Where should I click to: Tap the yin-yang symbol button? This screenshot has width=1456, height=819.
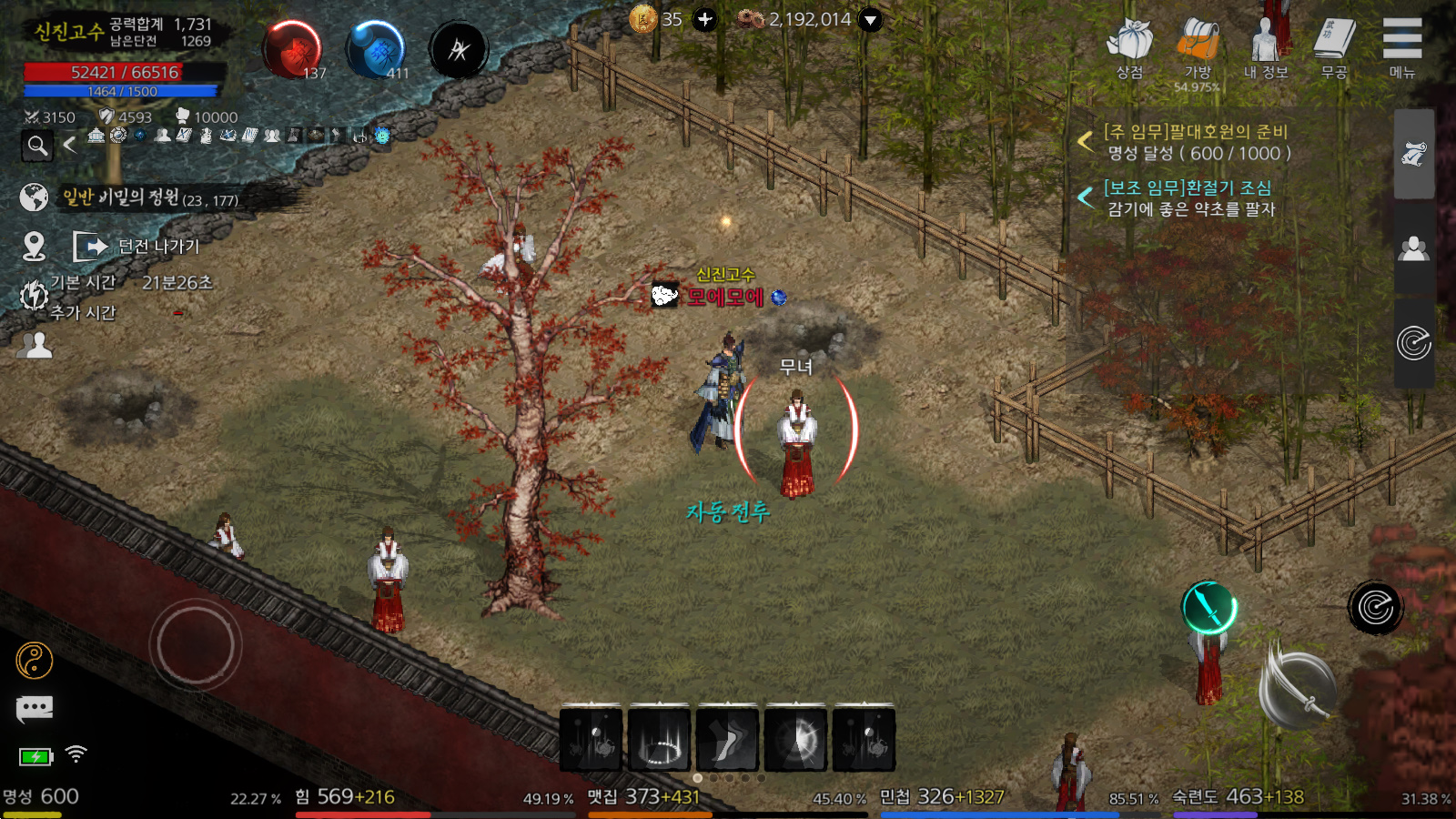[35, 661]
